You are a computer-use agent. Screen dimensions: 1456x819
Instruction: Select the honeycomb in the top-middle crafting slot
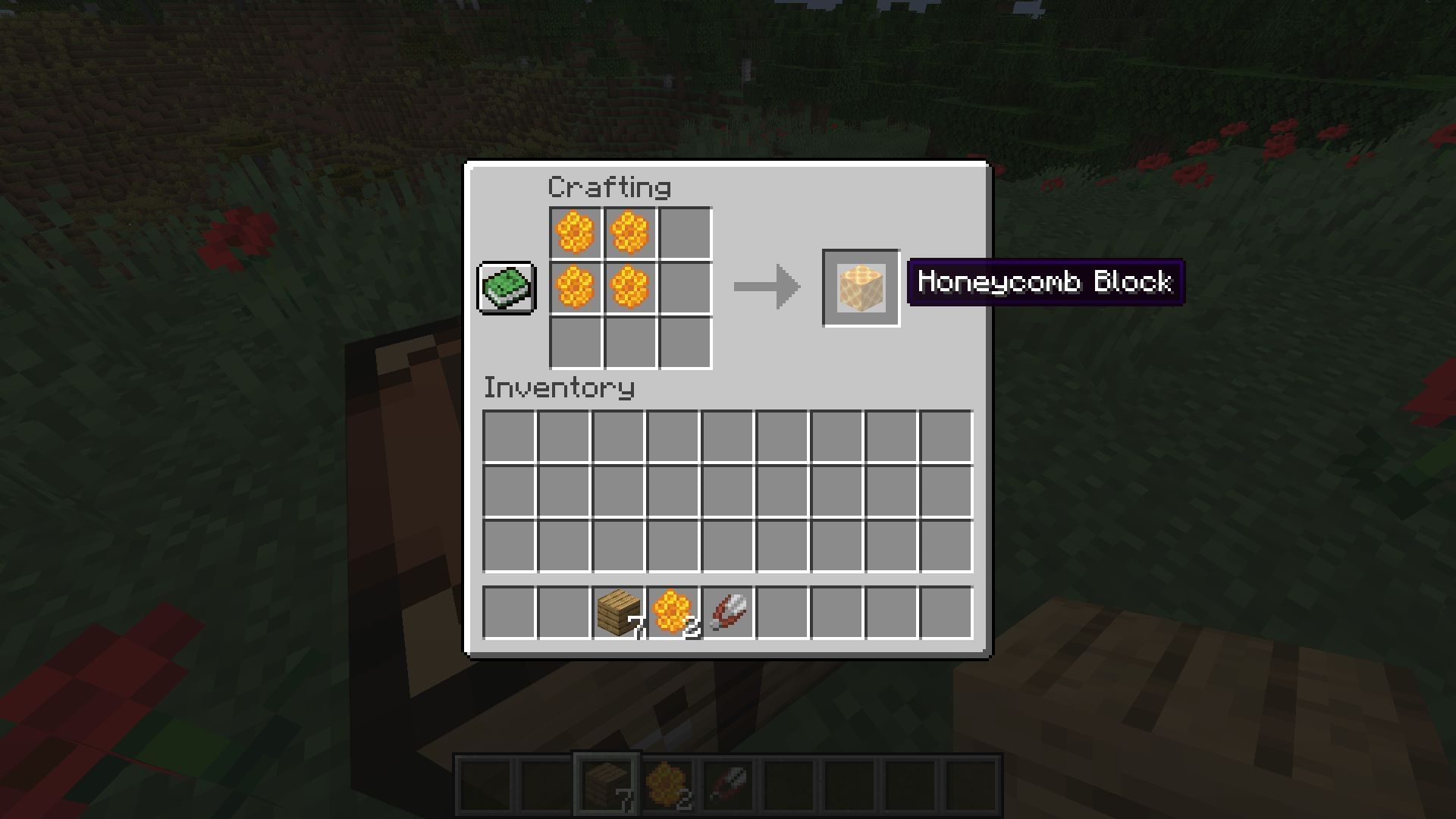pos(629,234)
